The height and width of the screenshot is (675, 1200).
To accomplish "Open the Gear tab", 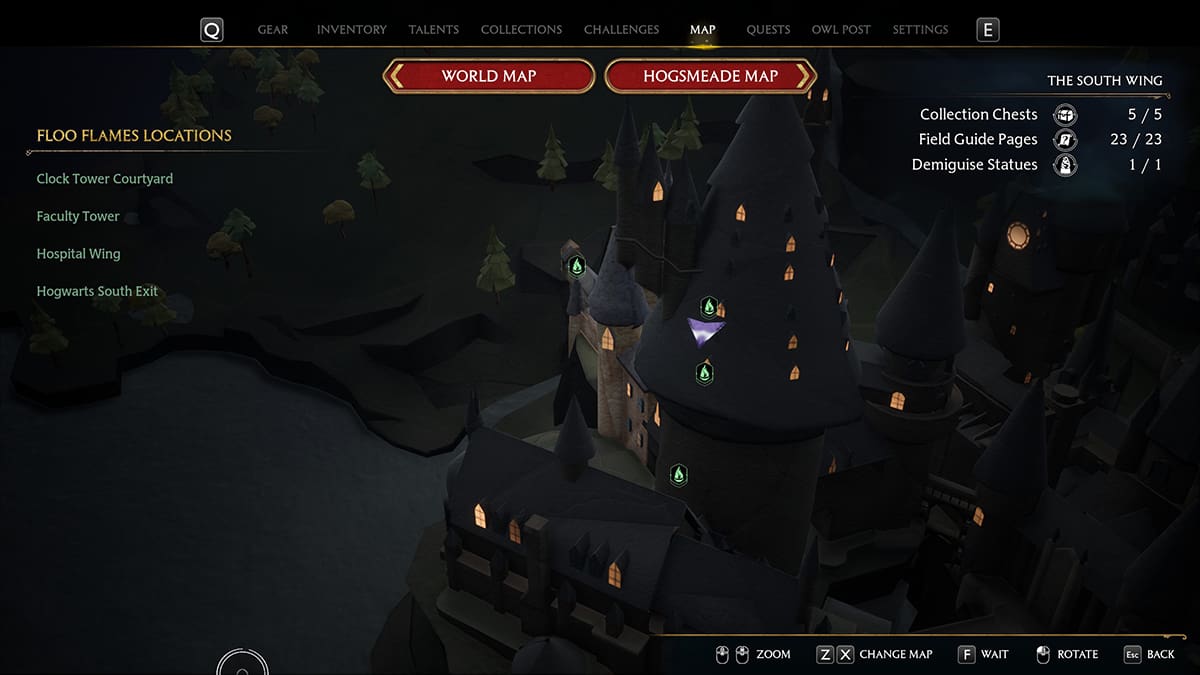I will click(x=273, y=30).
